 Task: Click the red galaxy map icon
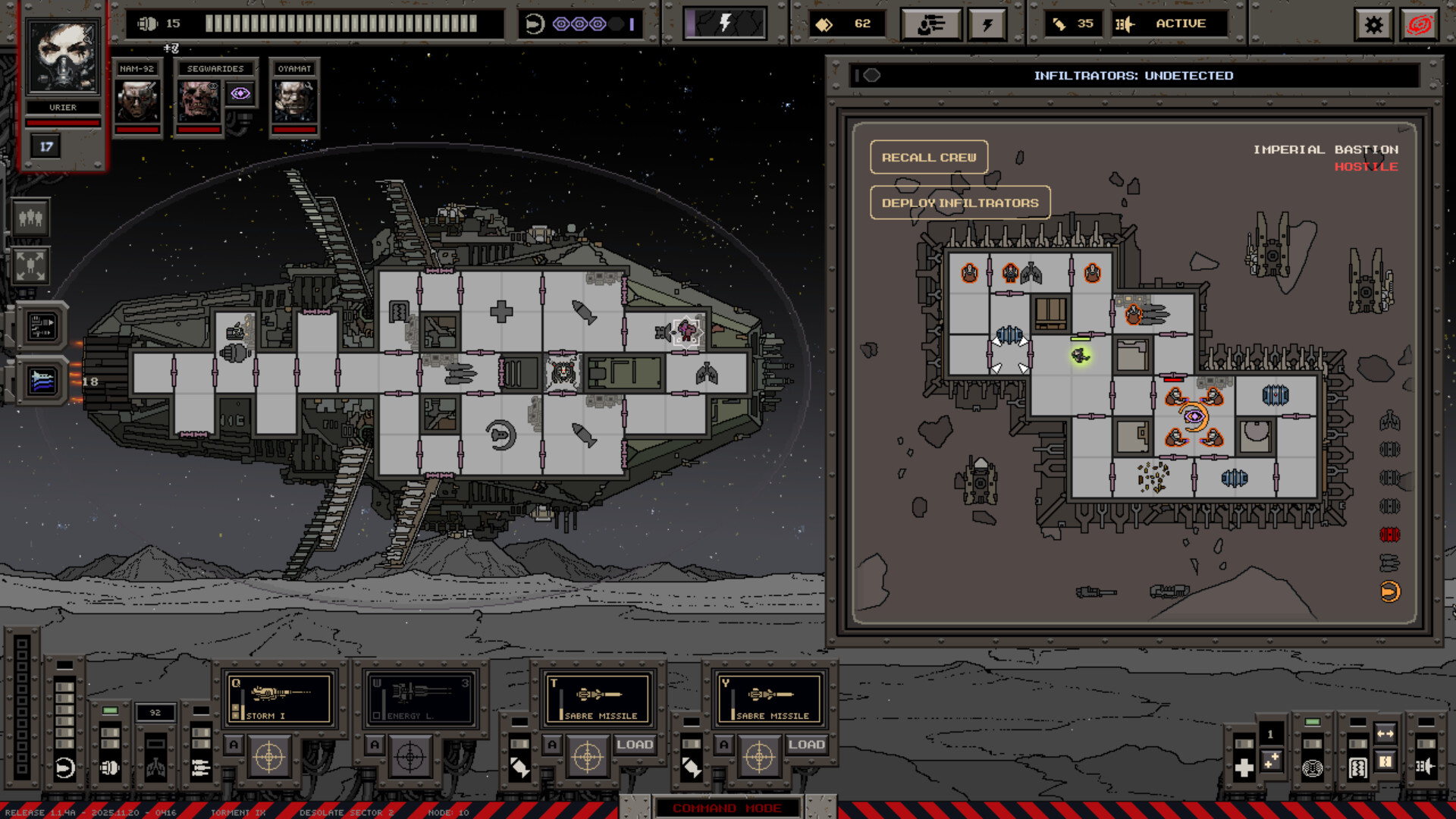pyautogui.click(x=1420, y=25)
